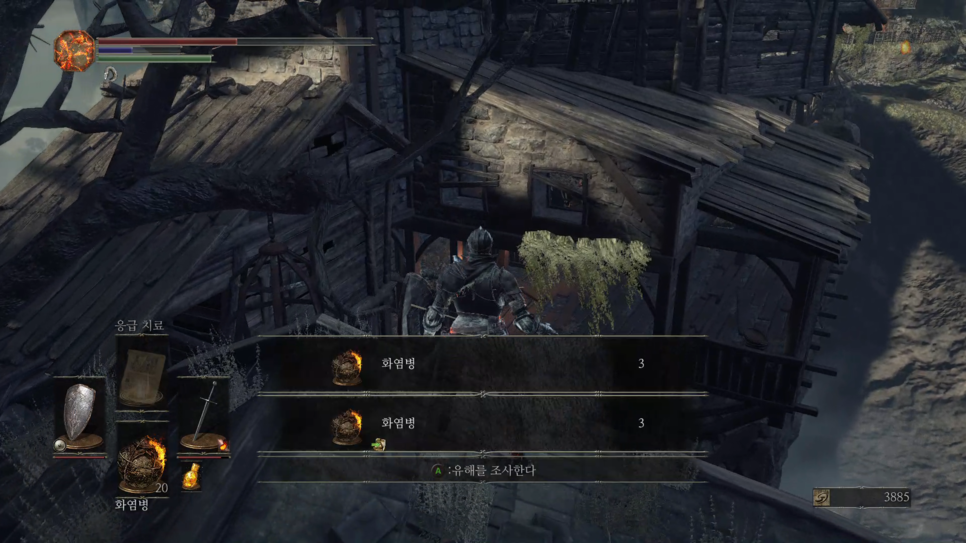Choose the quick item slot holding 20 firebombs

(x=141, y=462)
